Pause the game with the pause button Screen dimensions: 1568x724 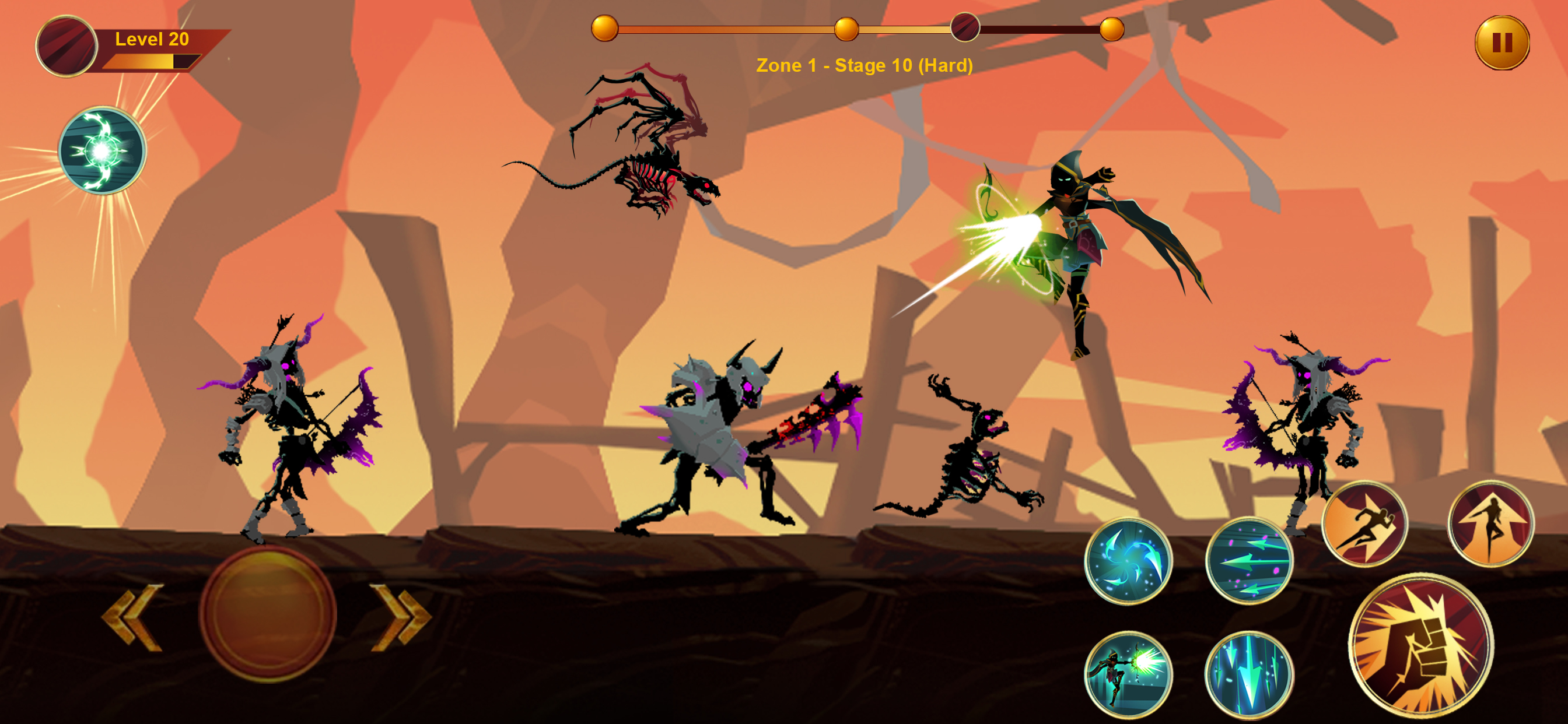click(1501, 43)
